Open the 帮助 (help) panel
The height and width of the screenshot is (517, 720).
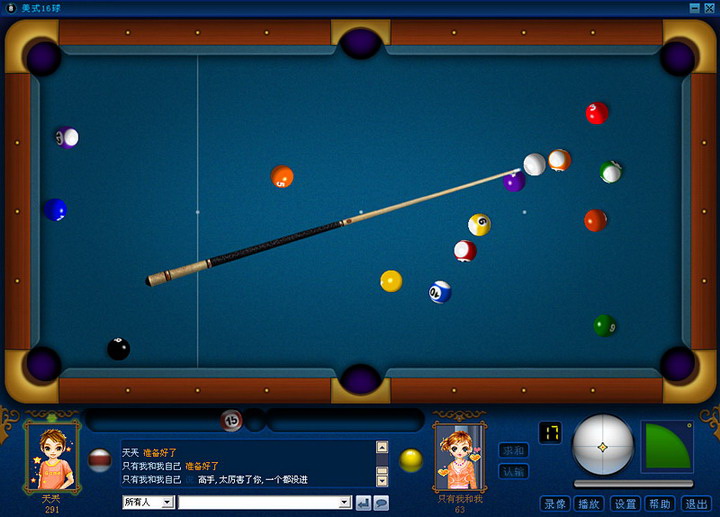coord(659,504)
